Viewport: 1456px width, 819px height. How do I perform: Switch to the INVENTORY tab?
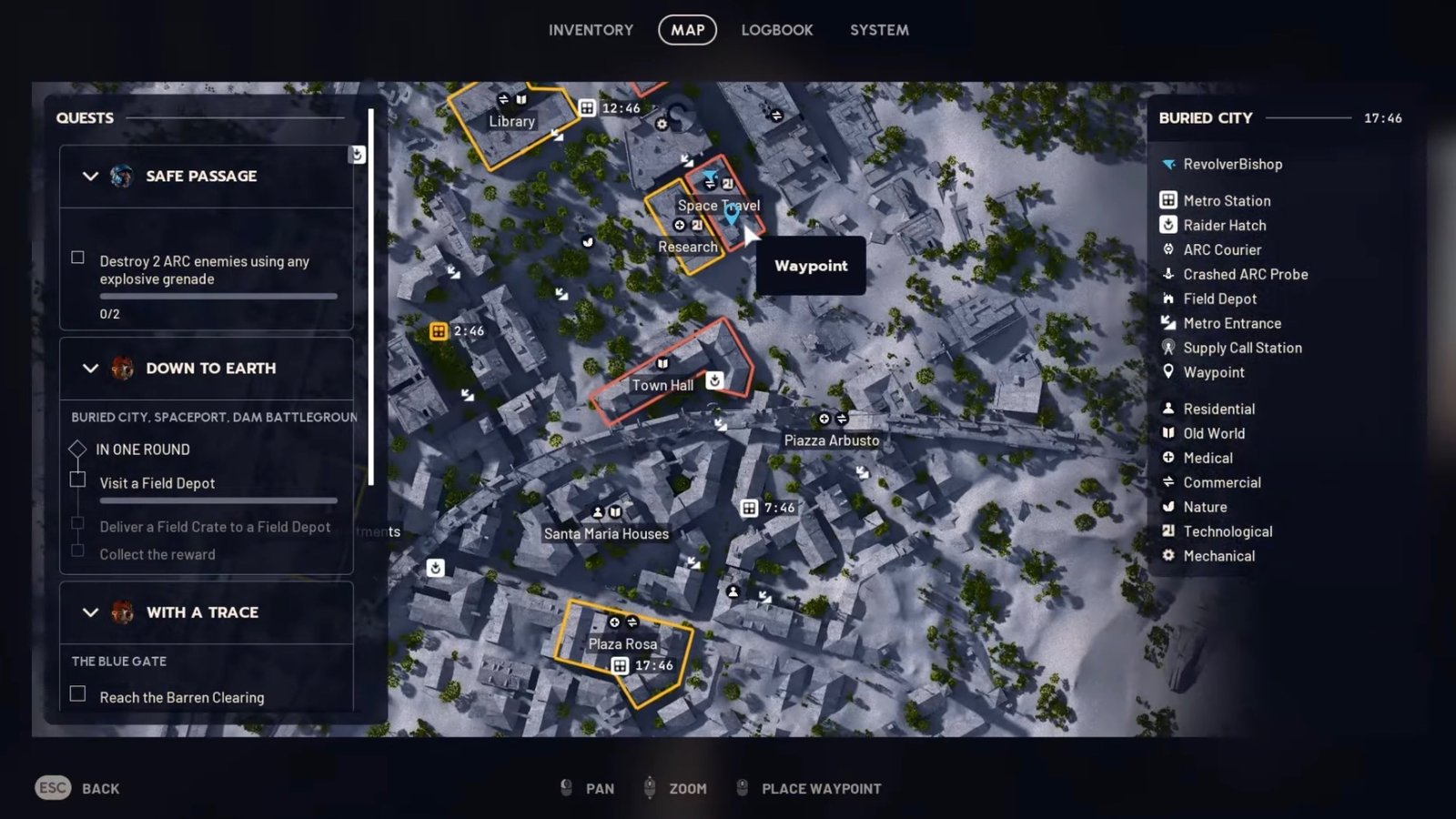[x=590, y=29]
